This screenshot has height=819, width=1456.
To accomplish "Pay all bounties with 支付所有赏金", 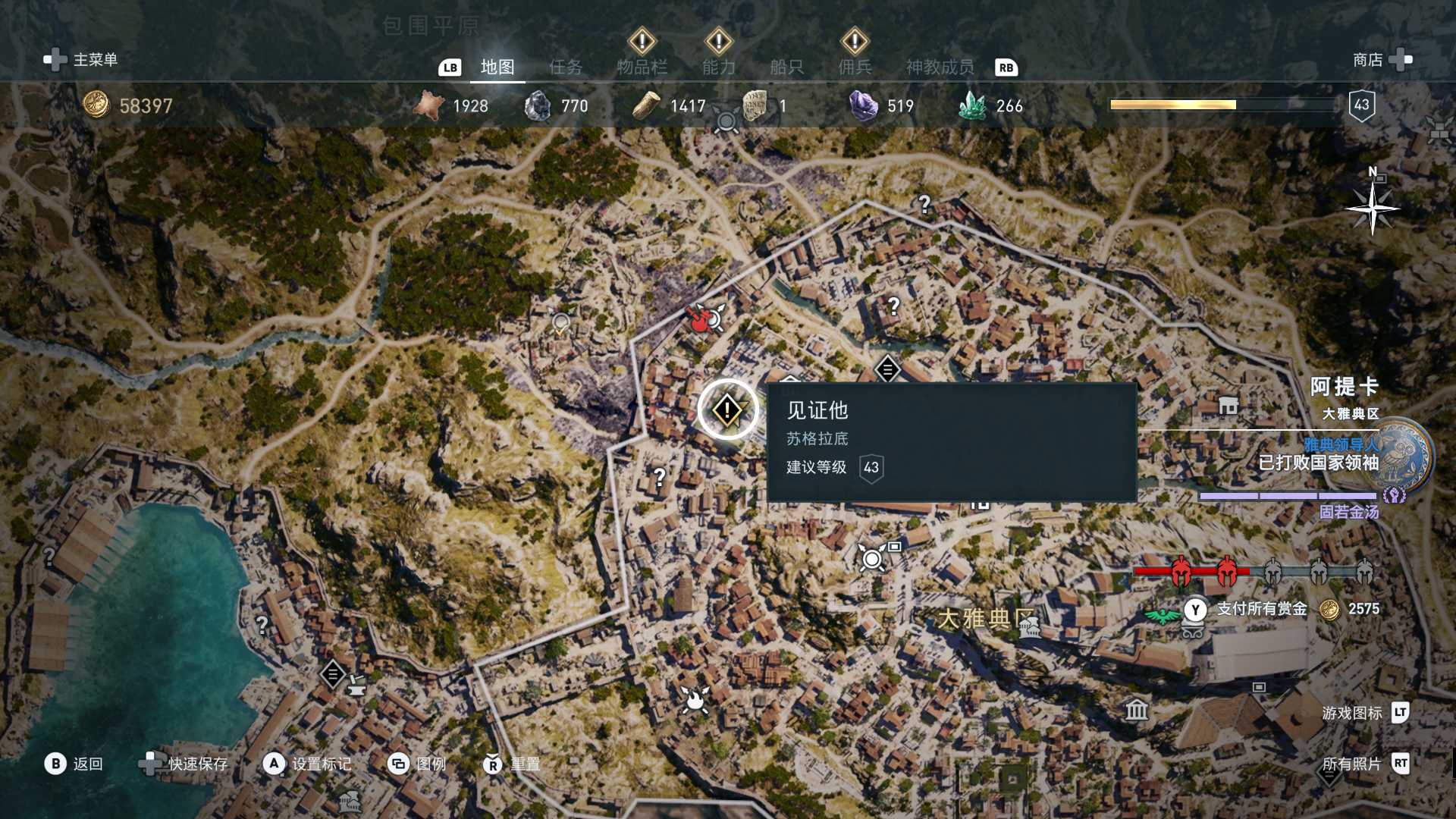I will tap(1261, 609).
